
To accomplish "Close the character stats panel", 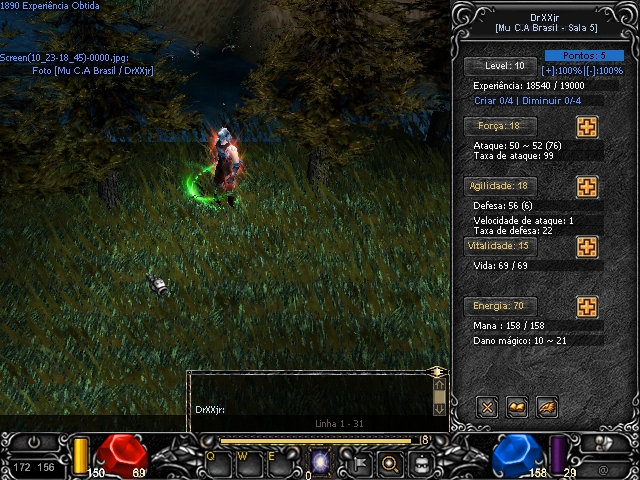I will pos(487,407).
